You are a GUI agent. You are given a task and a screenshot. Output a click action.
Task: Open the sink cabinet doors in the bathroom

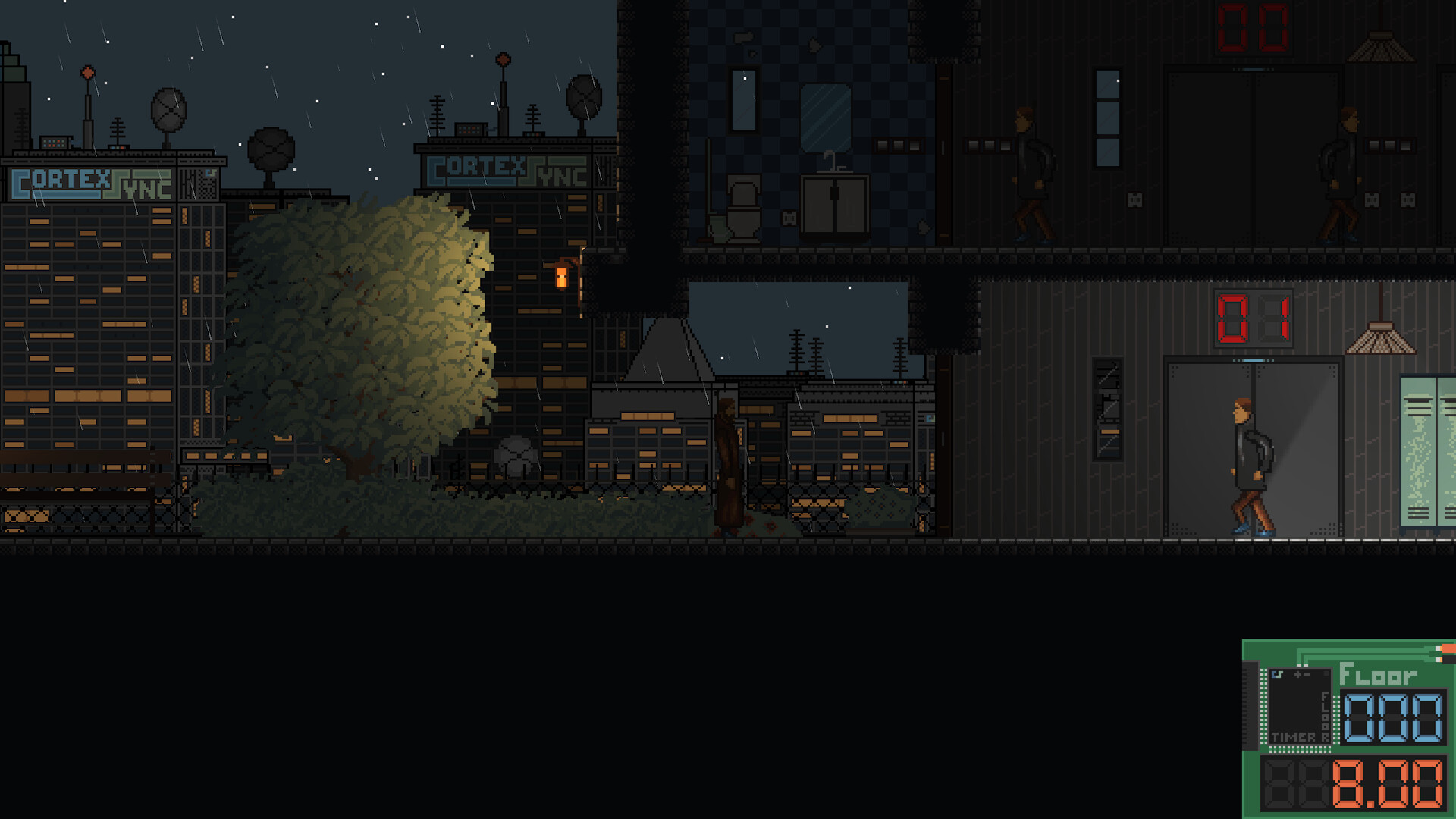coord(835,205)
